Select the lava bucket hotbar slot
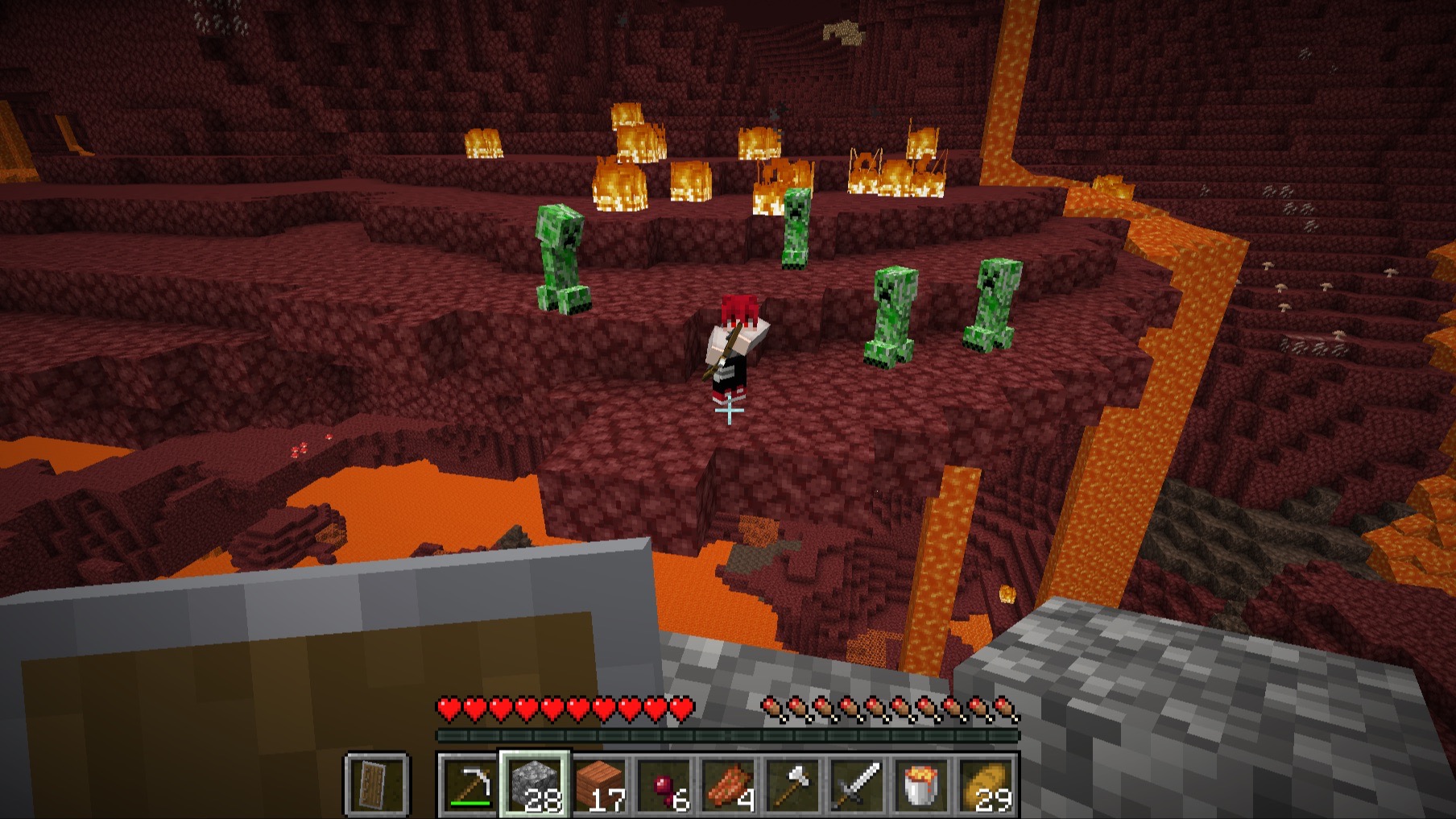Viewport: 1456px width, 819px height. [922, 785]
